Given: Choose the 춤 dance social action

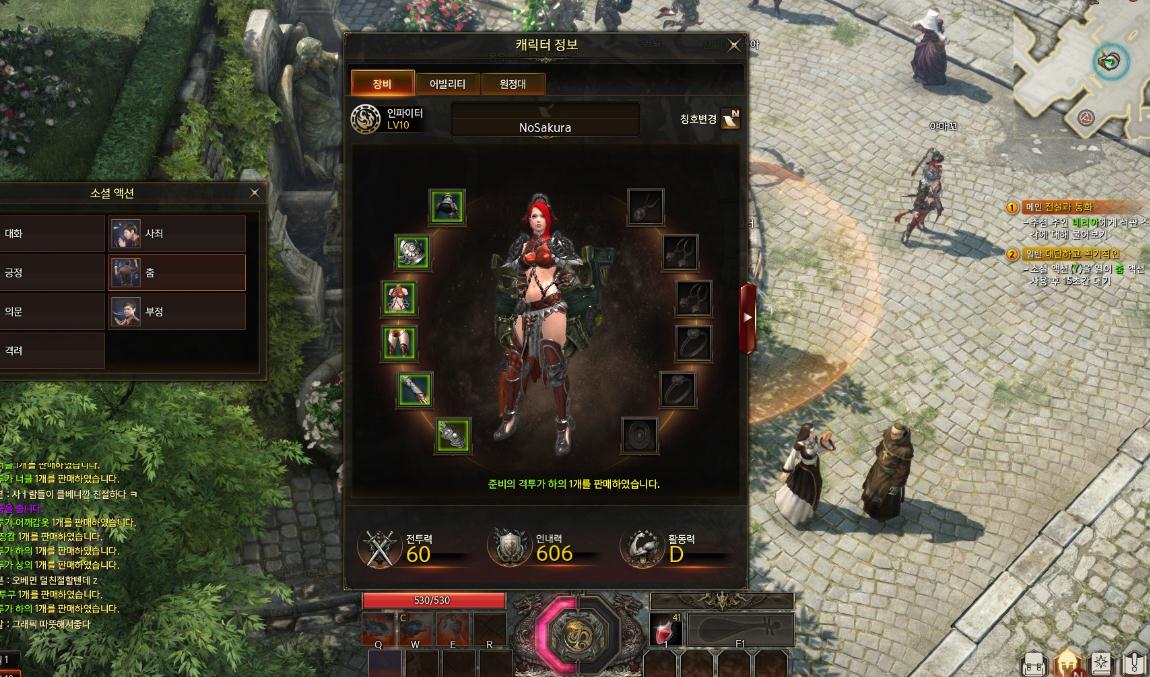Looking at the screenshot, I should tap(176, 272).
